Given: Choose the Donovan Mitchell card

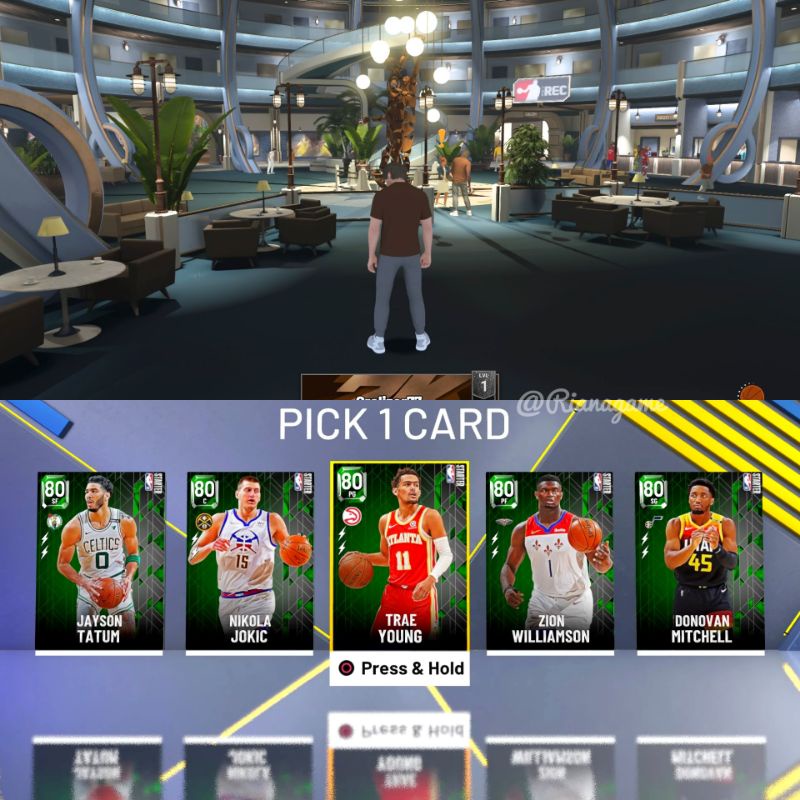Looking at the screenshot, I should pos(699,560).
